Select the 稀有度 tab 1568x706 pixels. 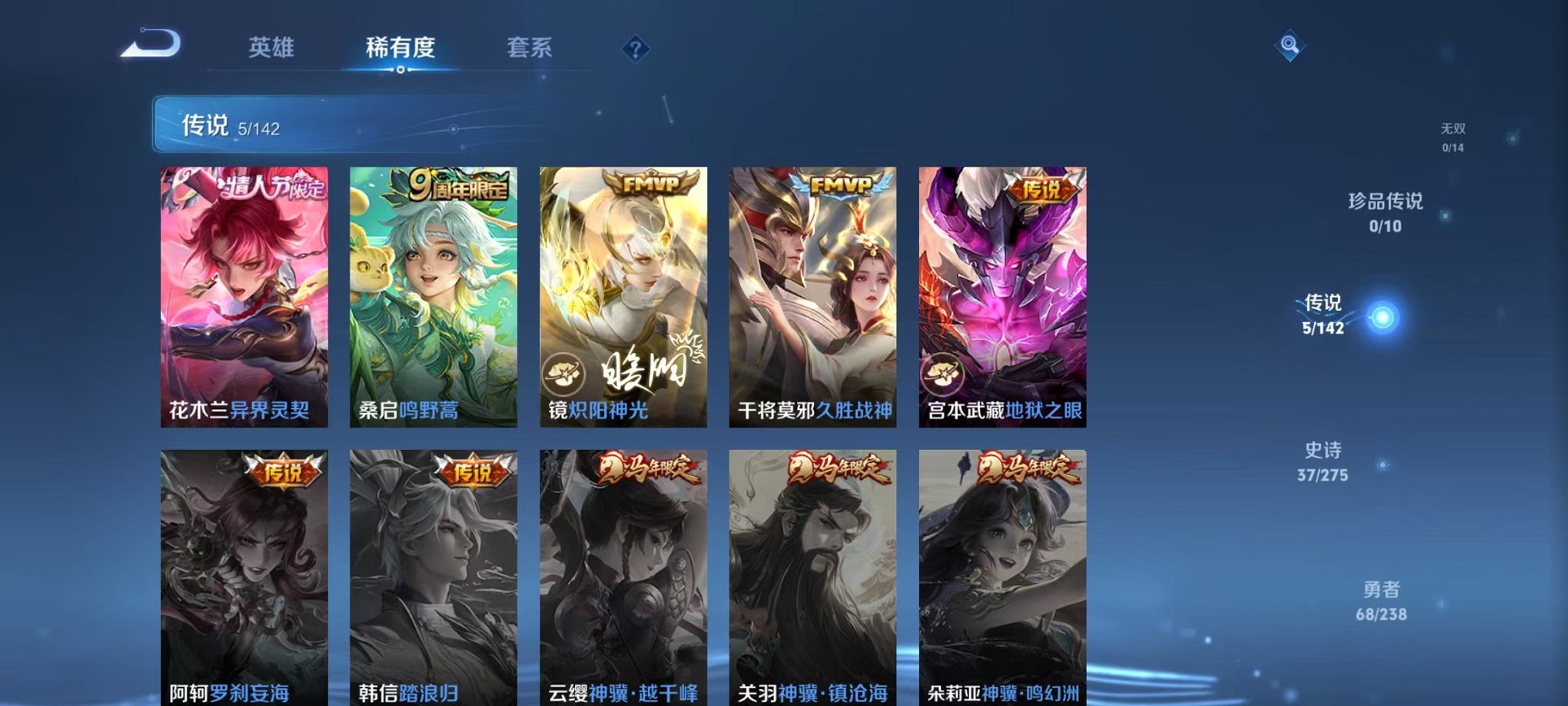click(x=401, y=48)
